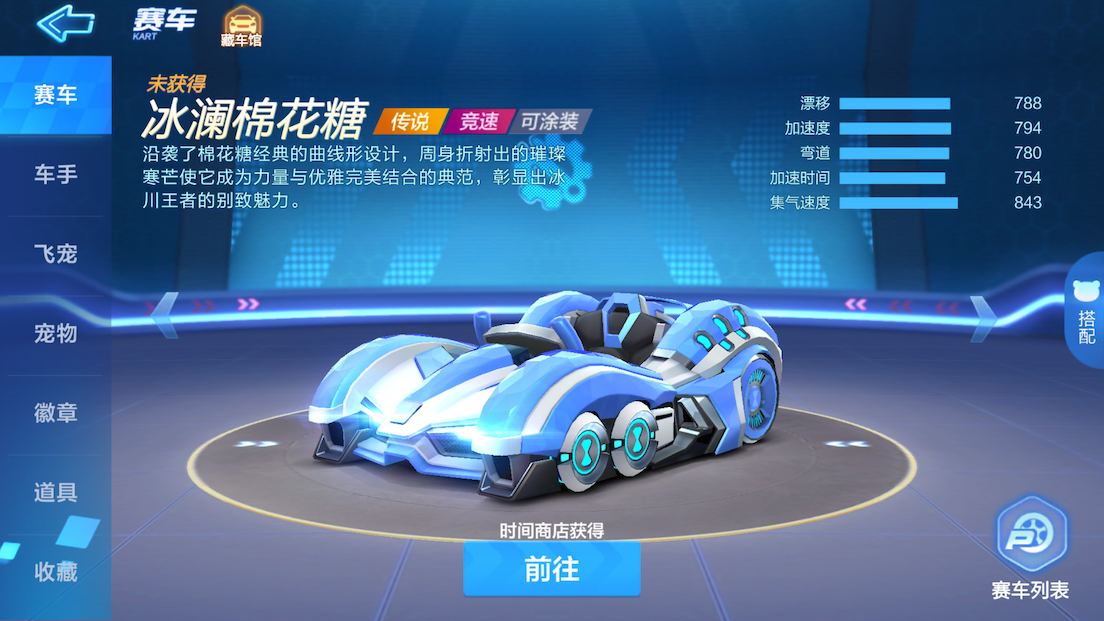Switch to the 收藏 tab
The height and width of the screenshot is (621, 1104).
(x=55, y=572)
